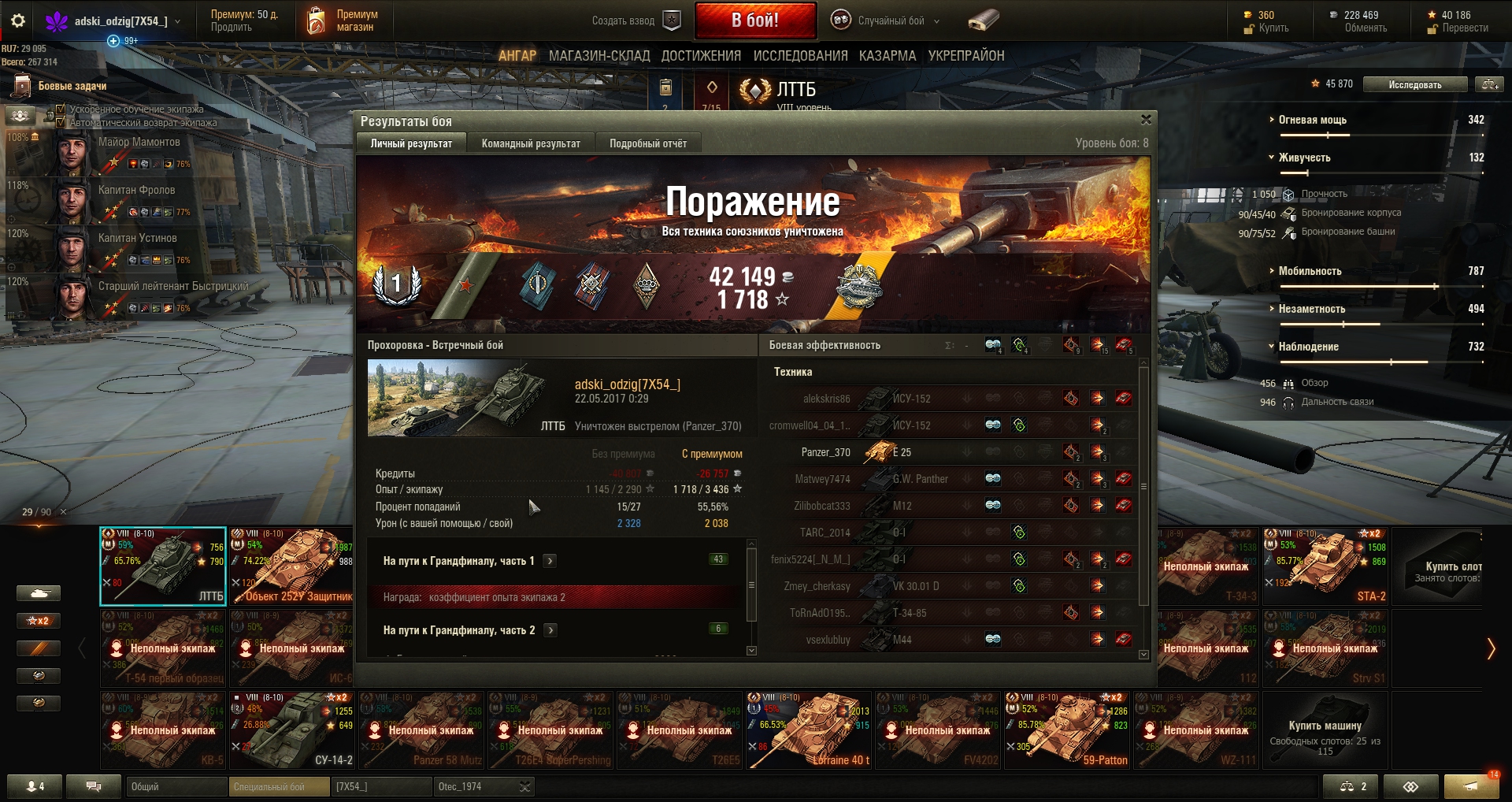This screenshot has width=1512, height=802.
Task: Open the game settings gear
Action: coord(18,21)
